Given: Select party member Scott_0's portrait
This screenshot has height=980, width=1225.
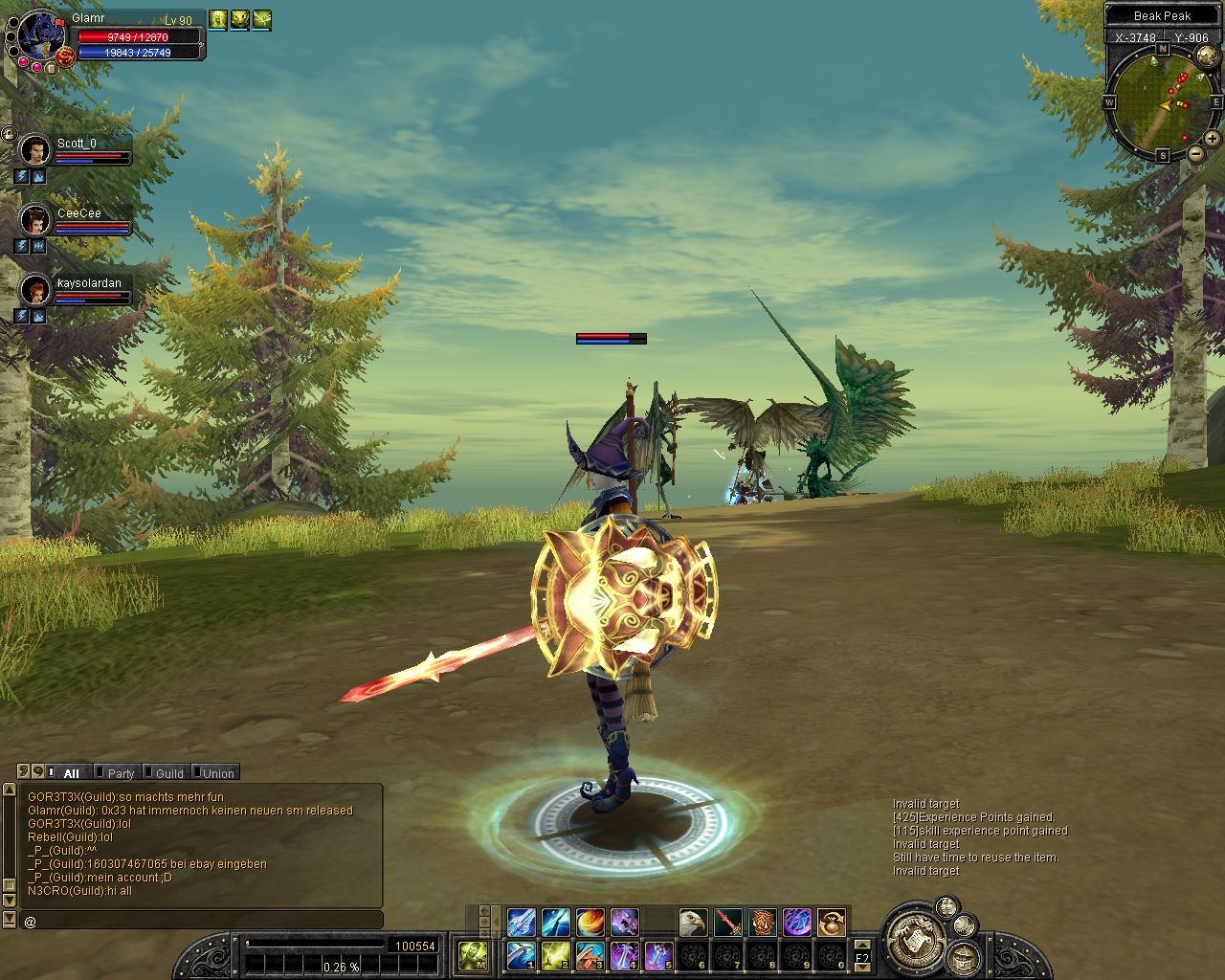Looking at the screenshot, I should point(35,150).
